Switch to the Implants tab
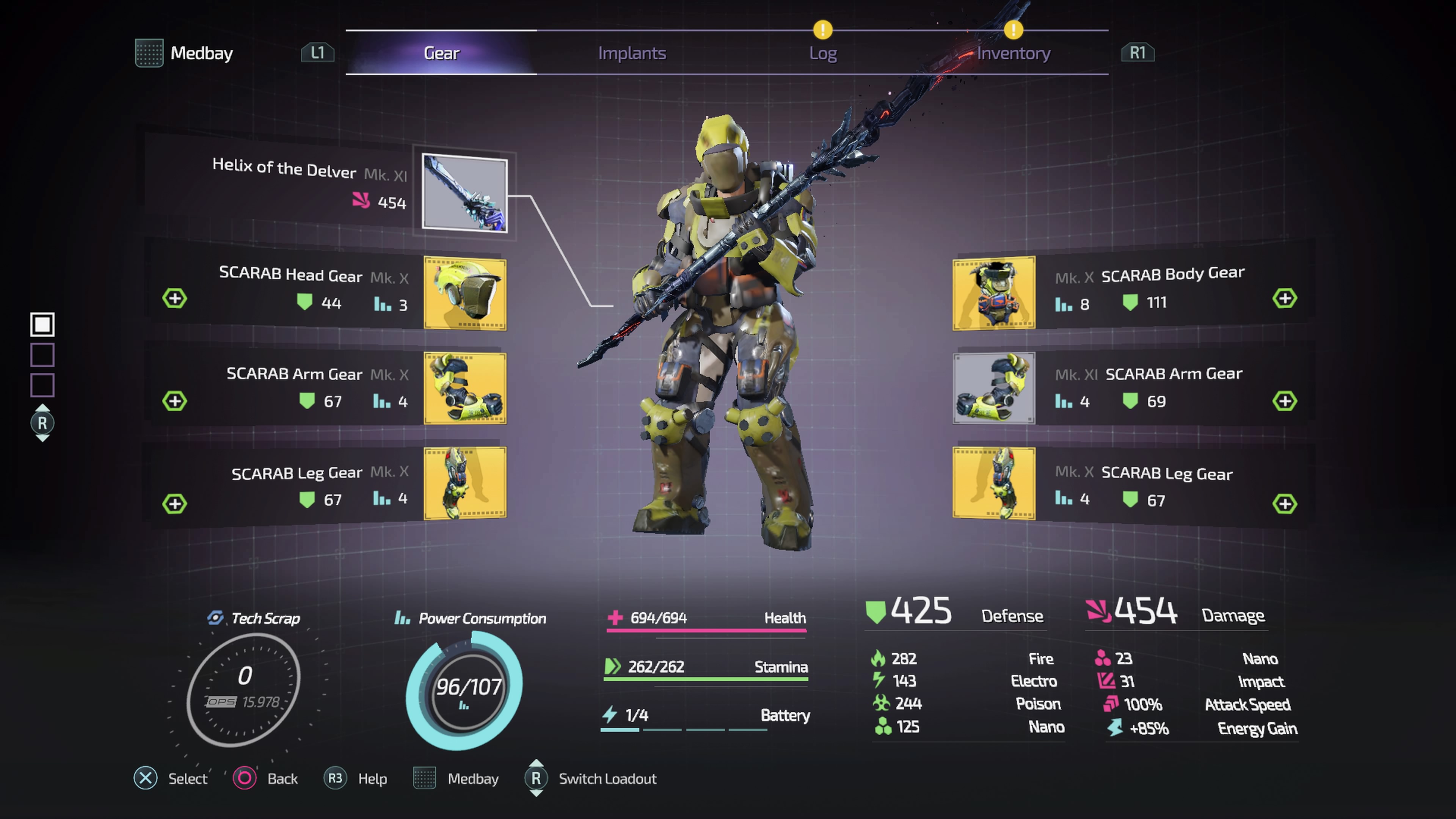 click(x=632, y=53)
